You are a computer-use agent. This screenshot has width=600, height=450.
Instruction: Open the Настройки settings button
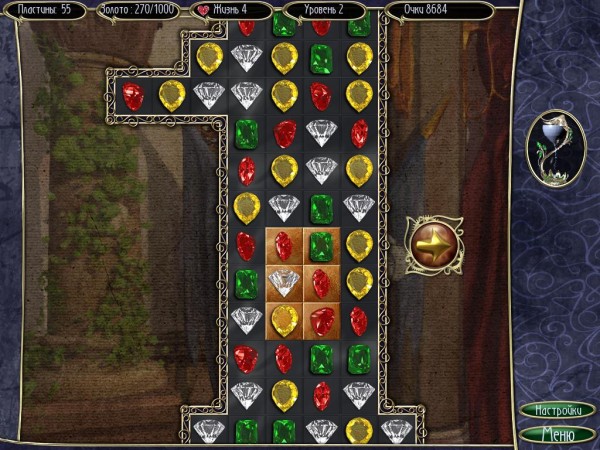[557, 411]
